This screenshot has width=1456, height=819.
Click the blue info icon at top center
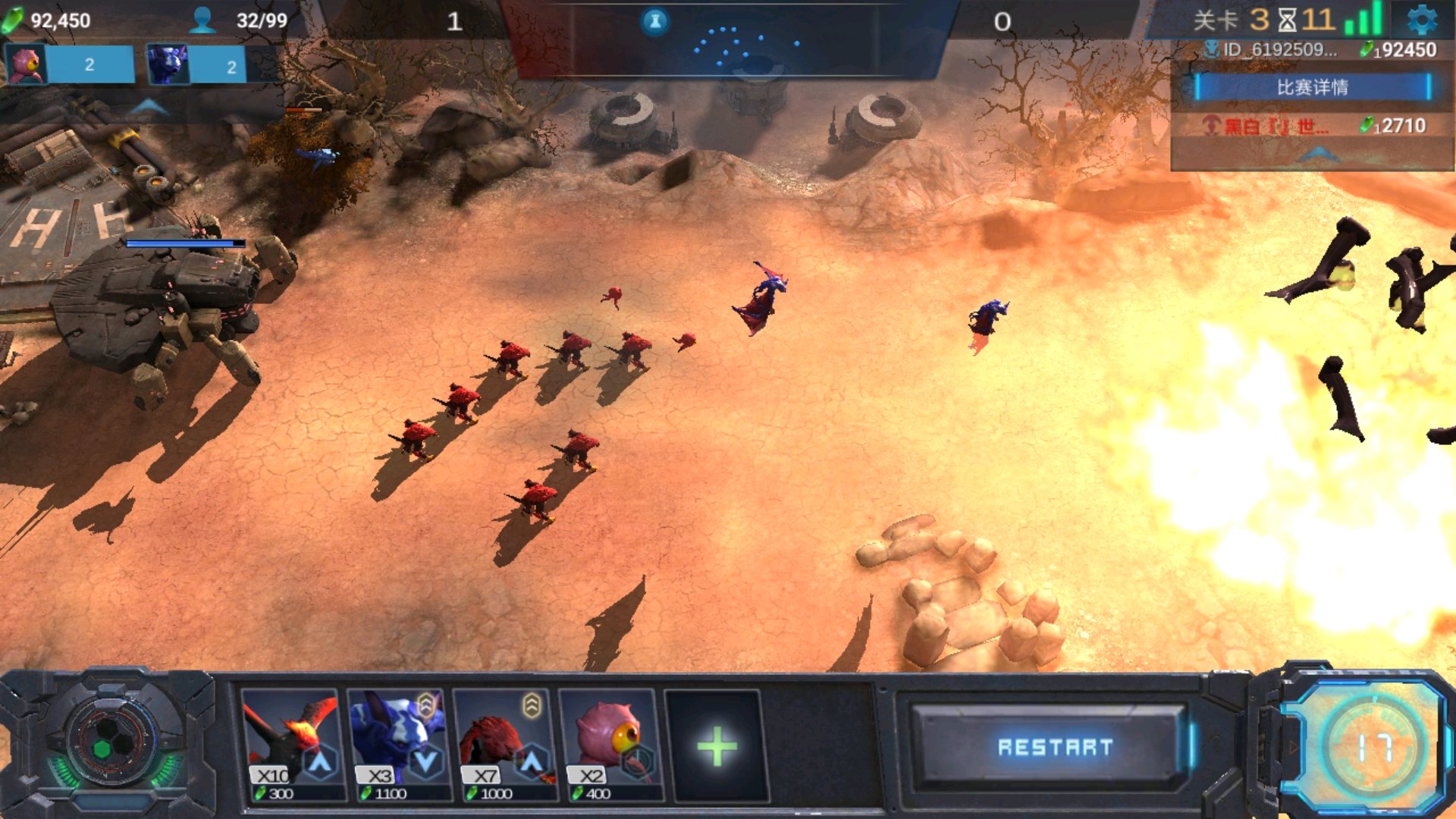(x=655, y=21)
